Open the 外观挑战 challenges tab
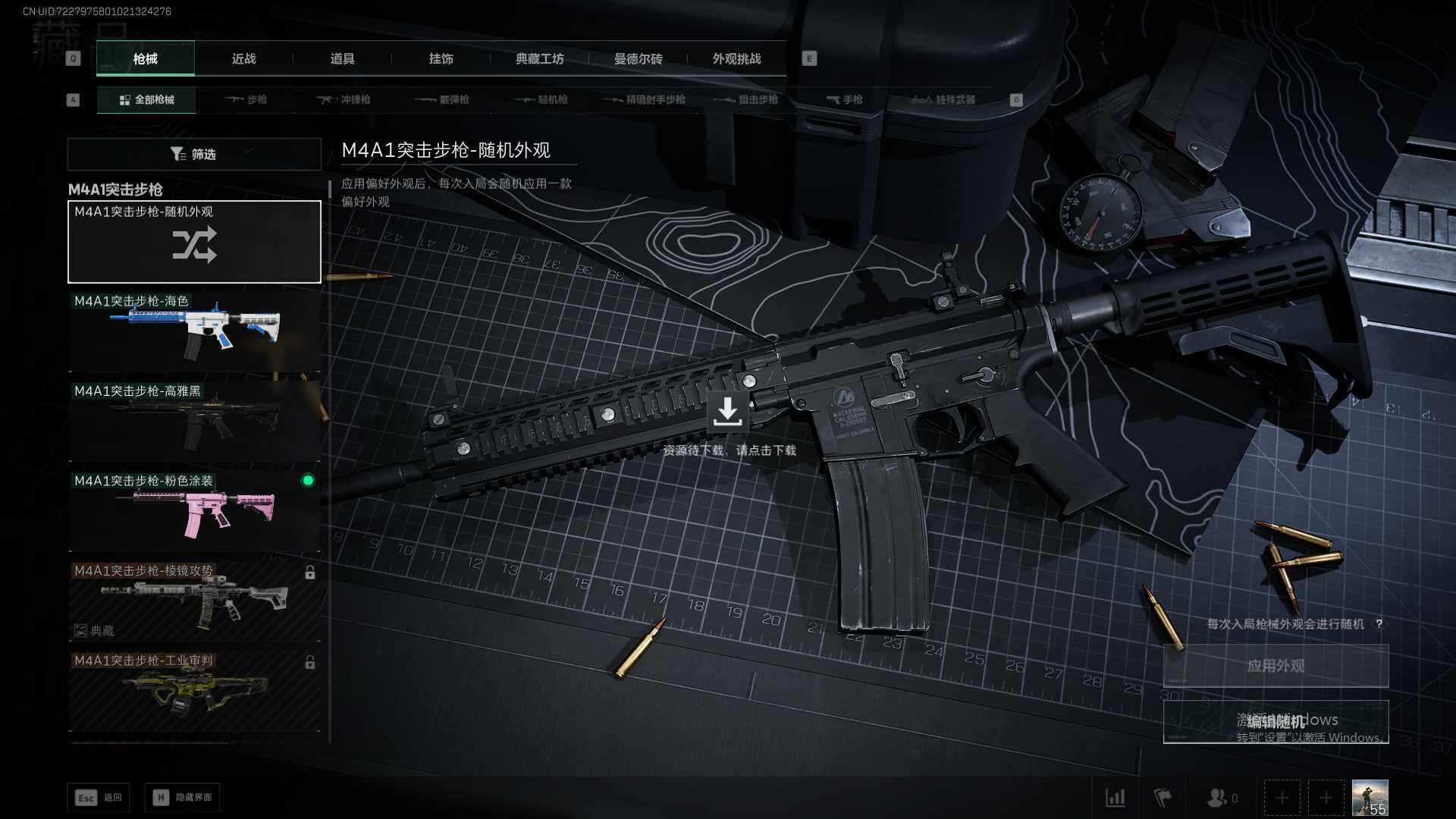 (736, 59)
